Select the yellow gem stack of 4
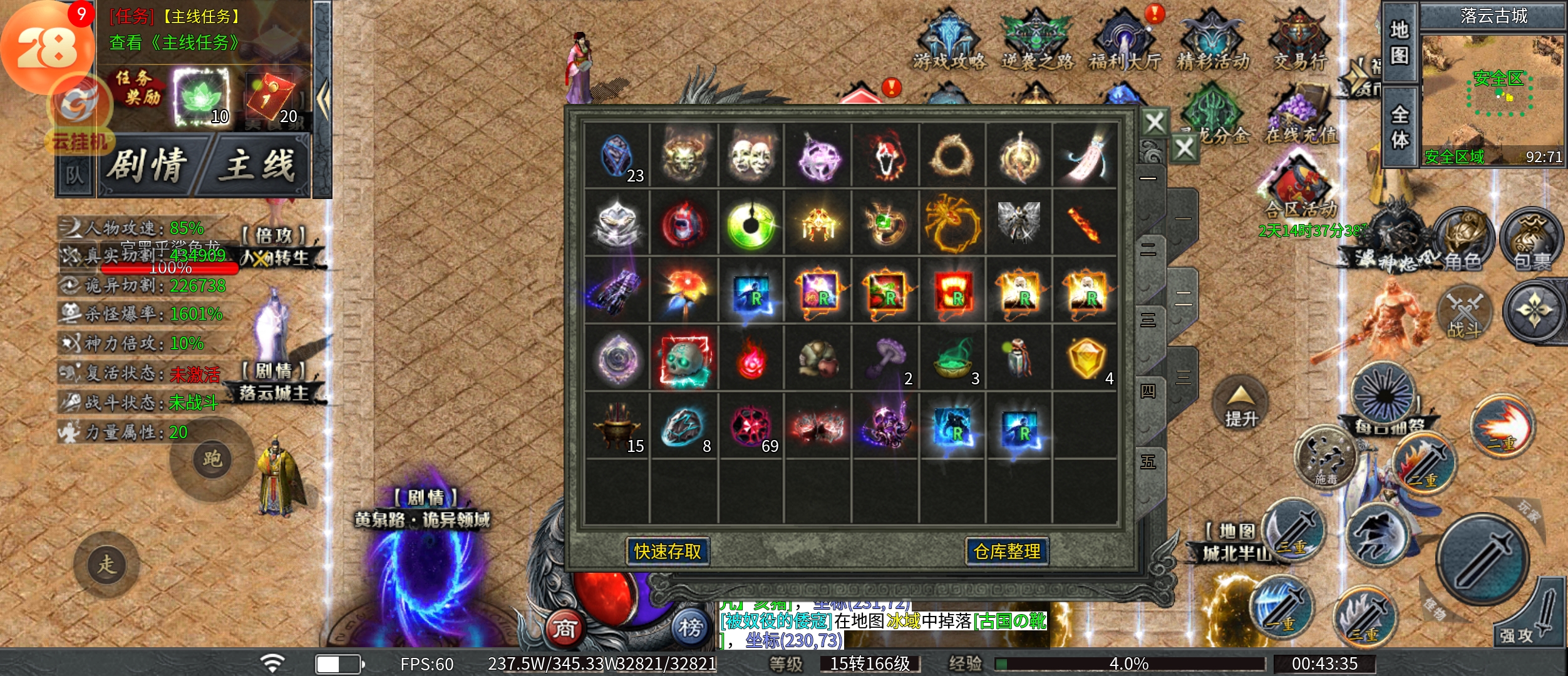The image size is (1568, 676). 1086,360
